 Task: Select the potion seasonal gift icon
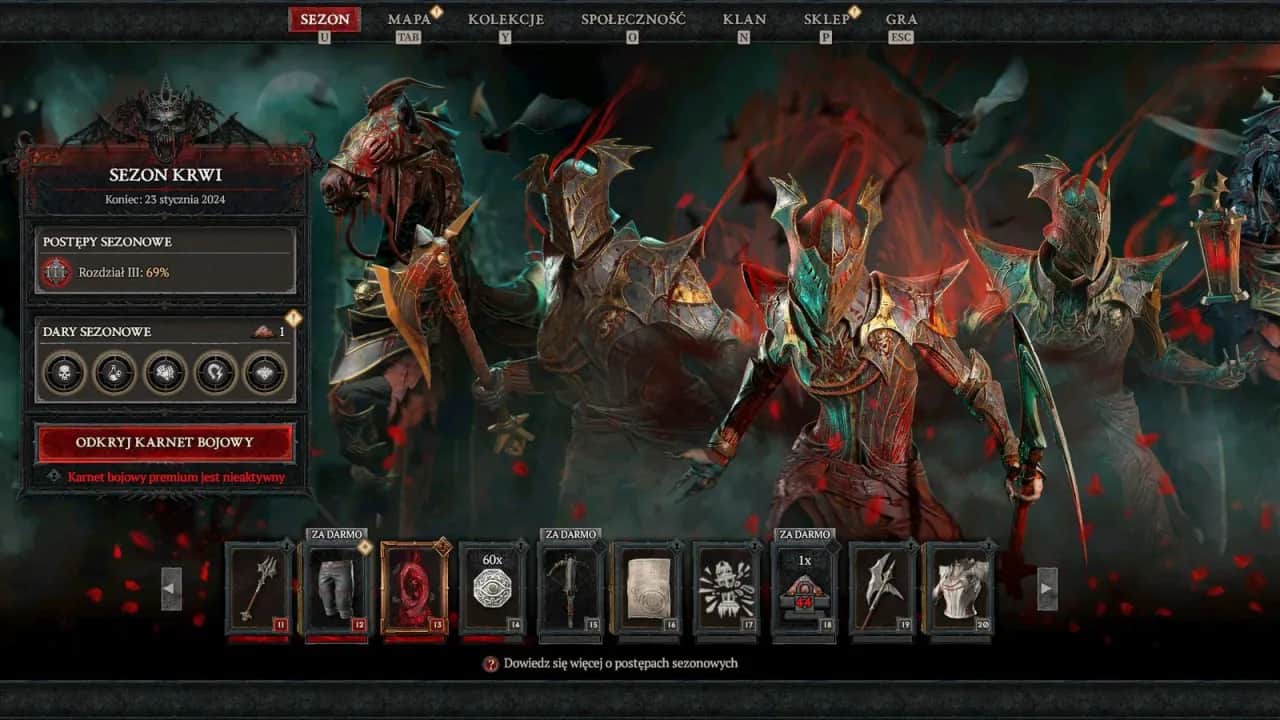point(113,372)
